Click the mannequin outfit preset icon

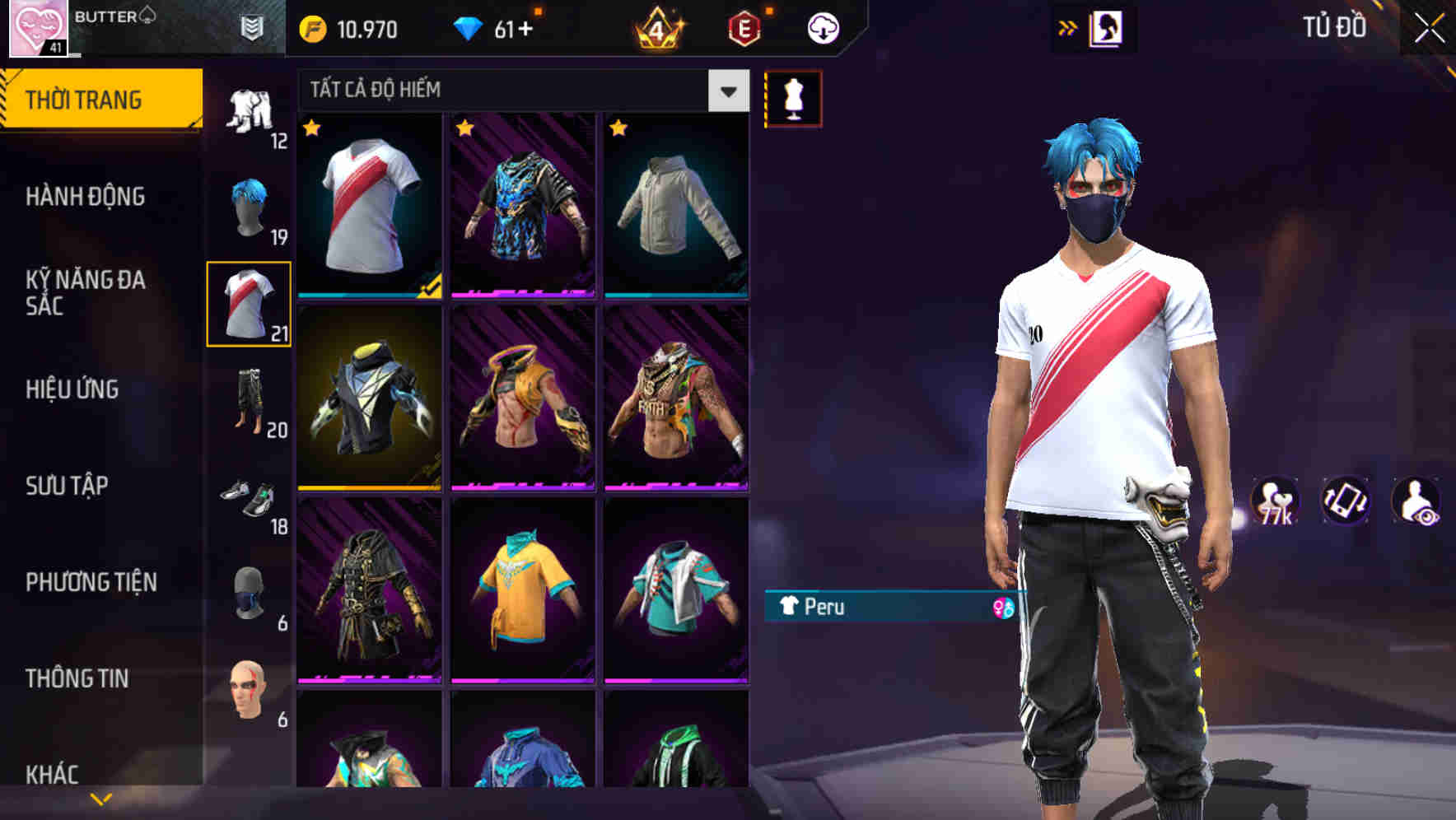pos(791,96)
